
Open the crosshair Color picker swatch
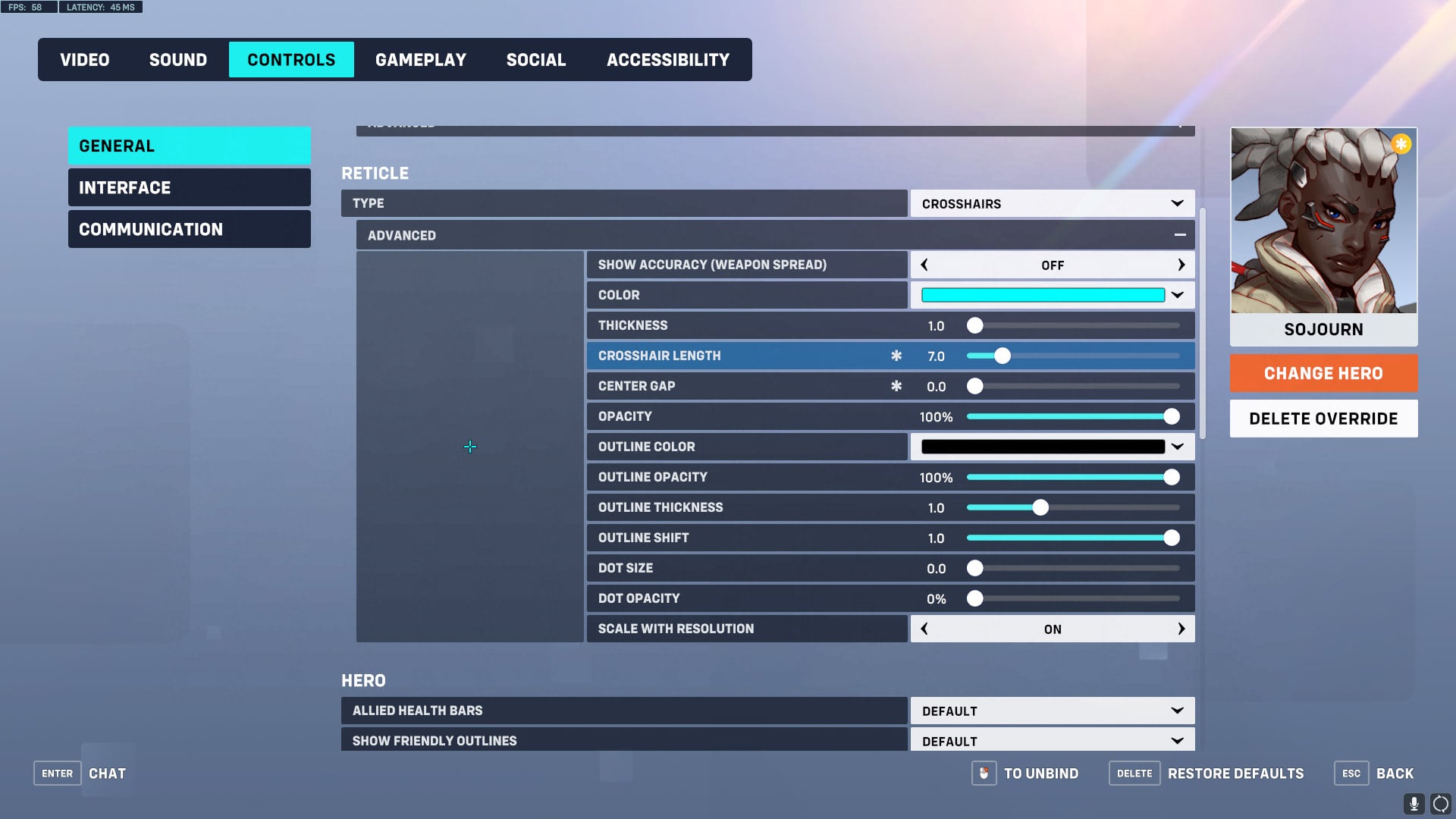click(1043, 295)
